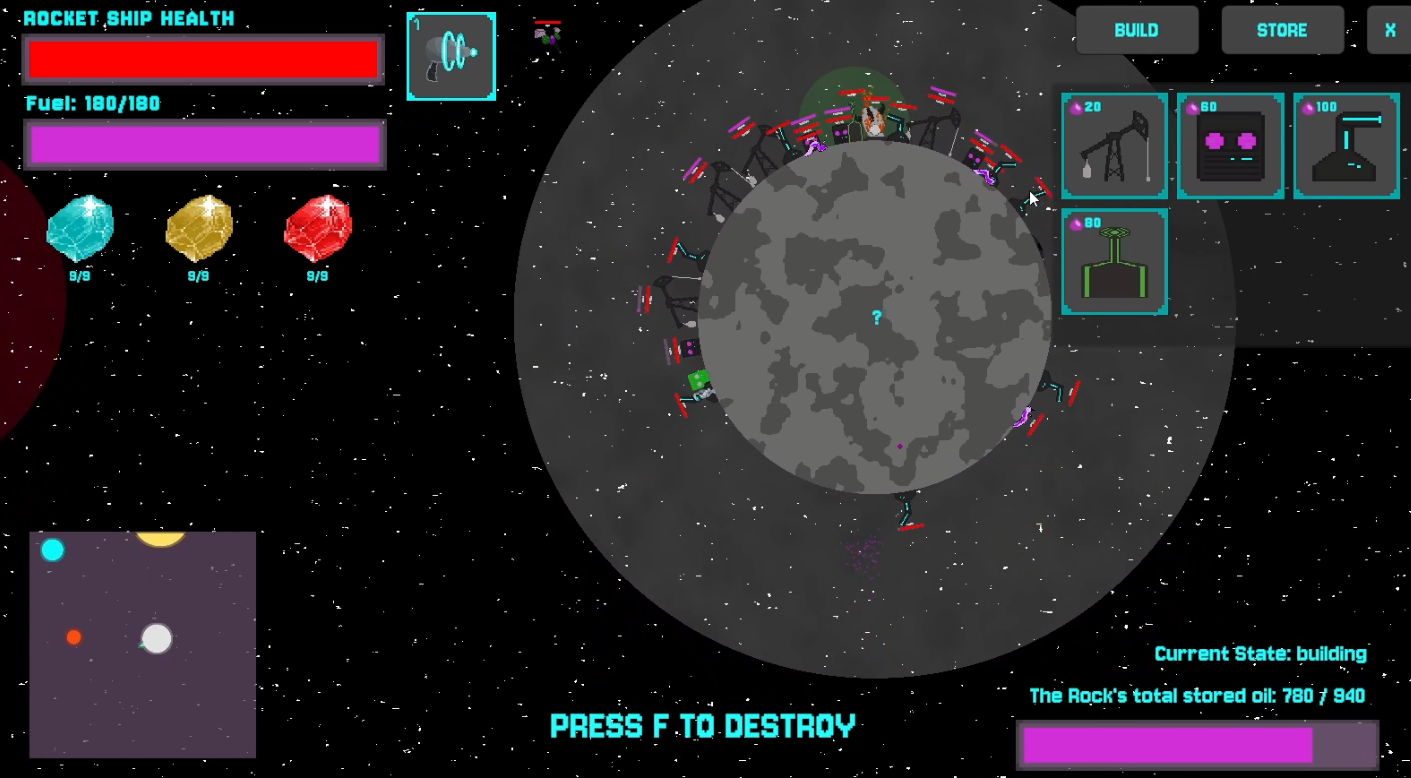Click the minimap
Screen dimensions: 1411x778
coord(142,644)
